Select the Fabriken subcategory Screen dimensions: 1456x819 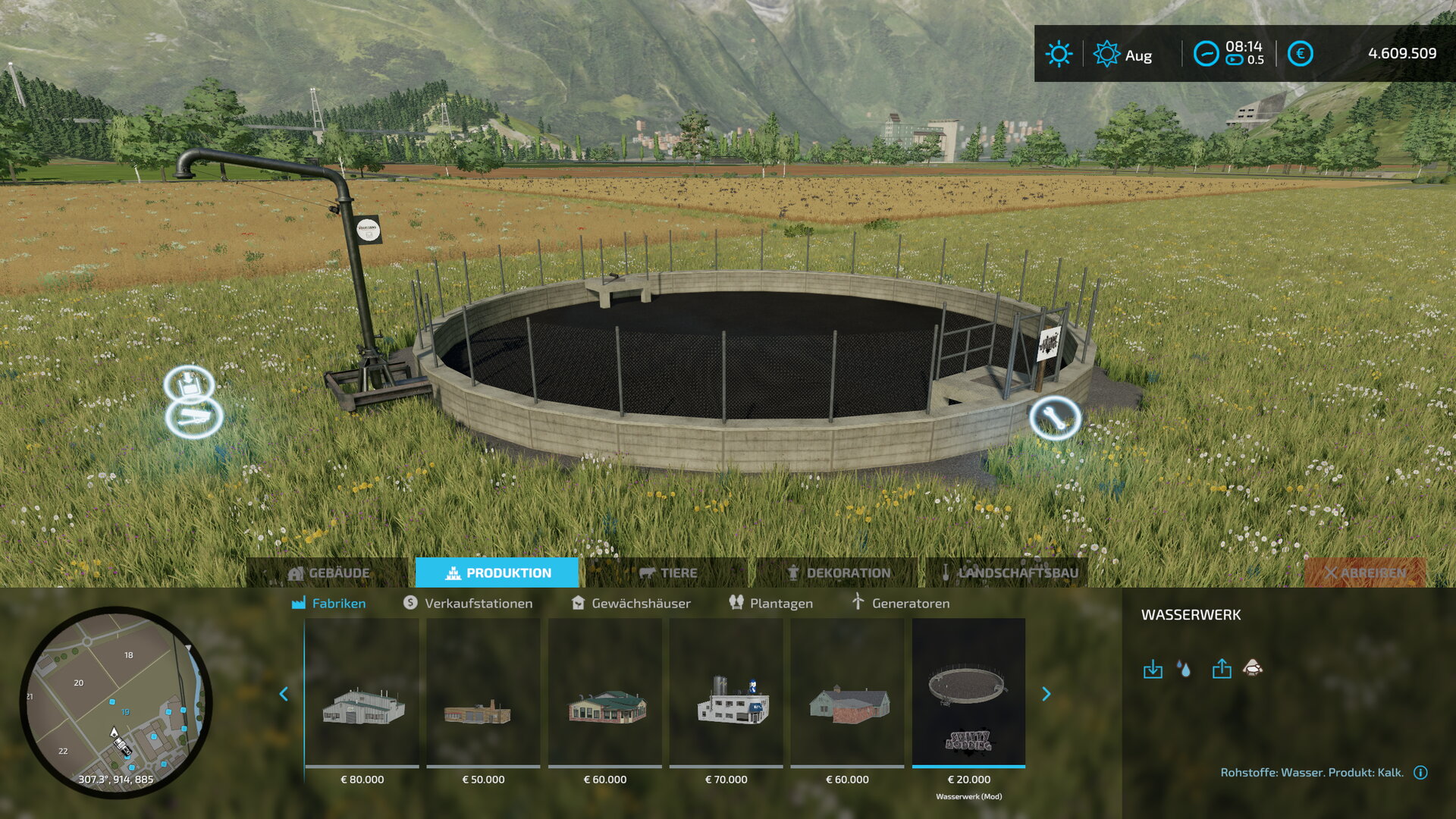tap(329, 604)
